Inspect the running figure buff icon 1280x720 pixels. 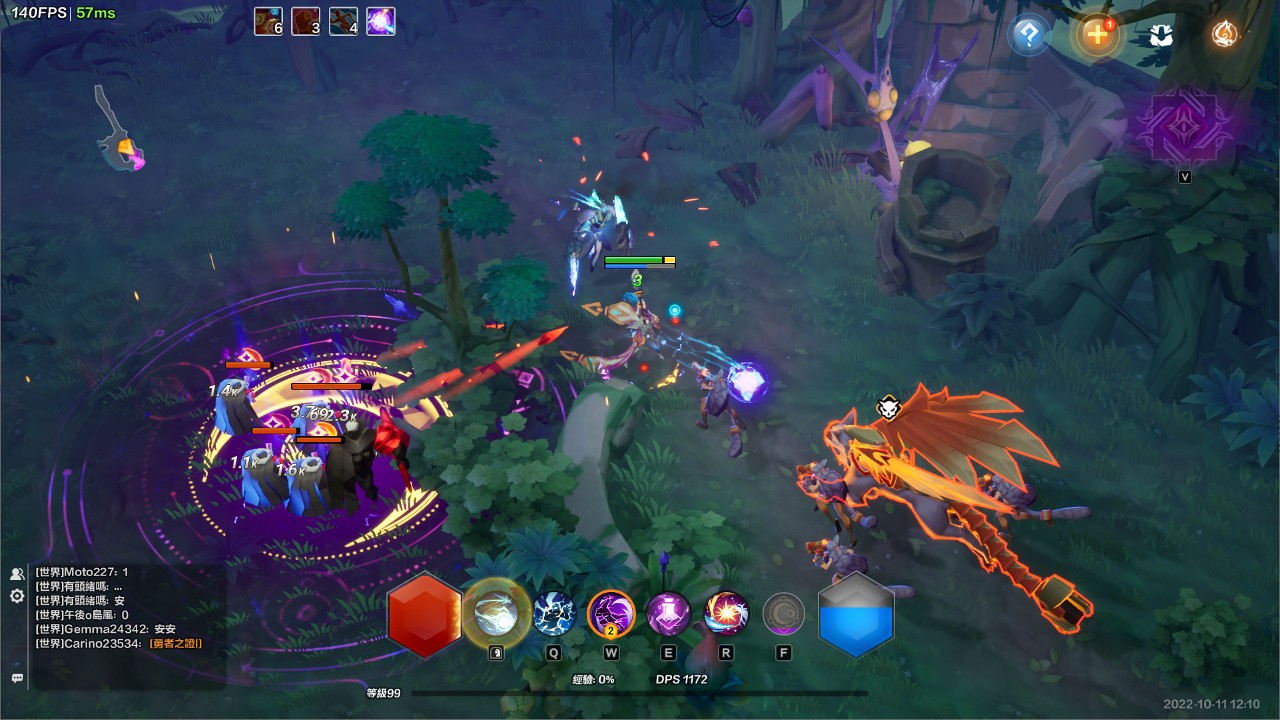click(x=344, y=21)
